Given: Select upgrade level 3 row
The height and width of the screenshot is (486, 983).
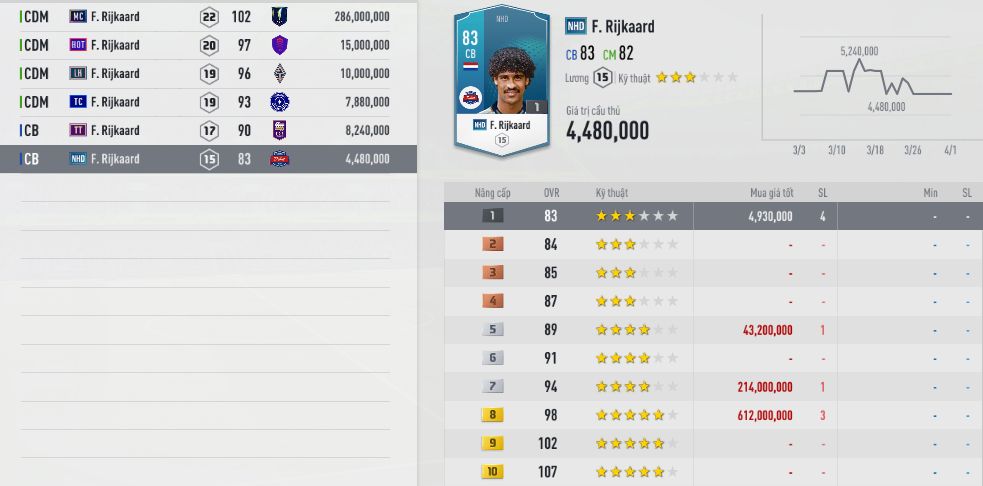Looking at the screenshot, I should tap(712, 272).
